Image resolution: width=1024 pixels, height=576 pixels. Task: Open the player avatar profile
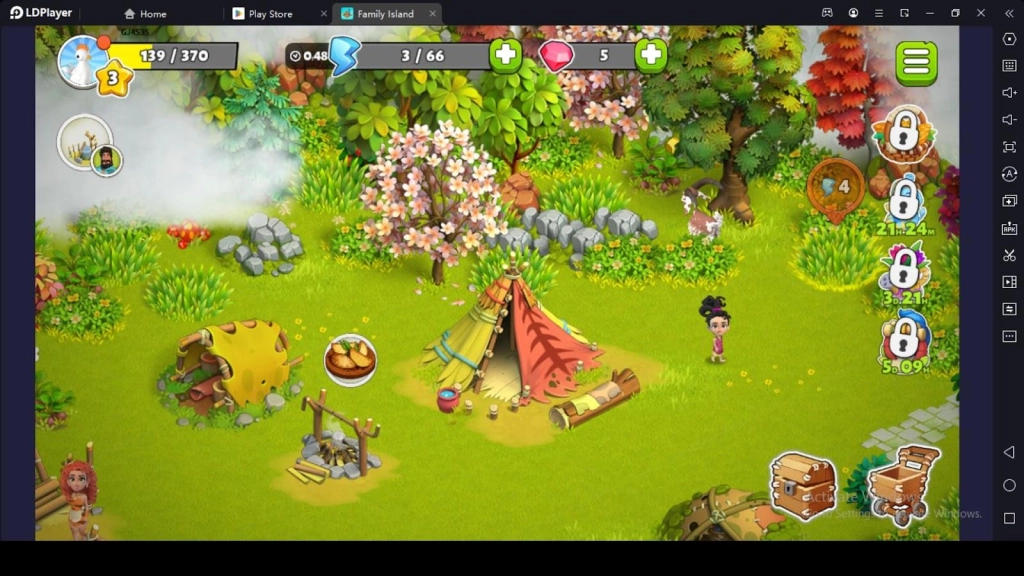[82, 60]
